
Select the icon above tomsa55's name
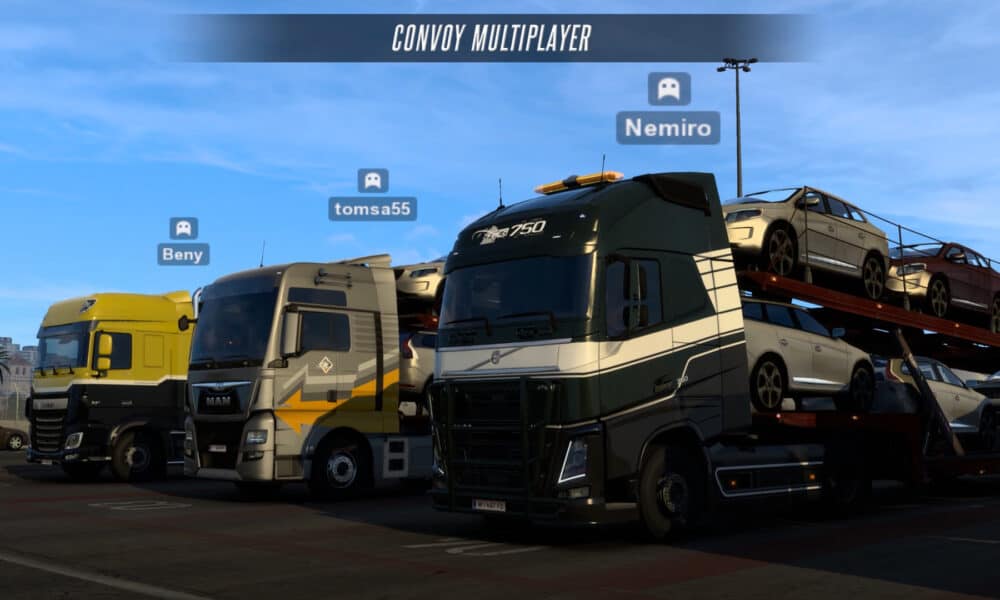(372, 180)
